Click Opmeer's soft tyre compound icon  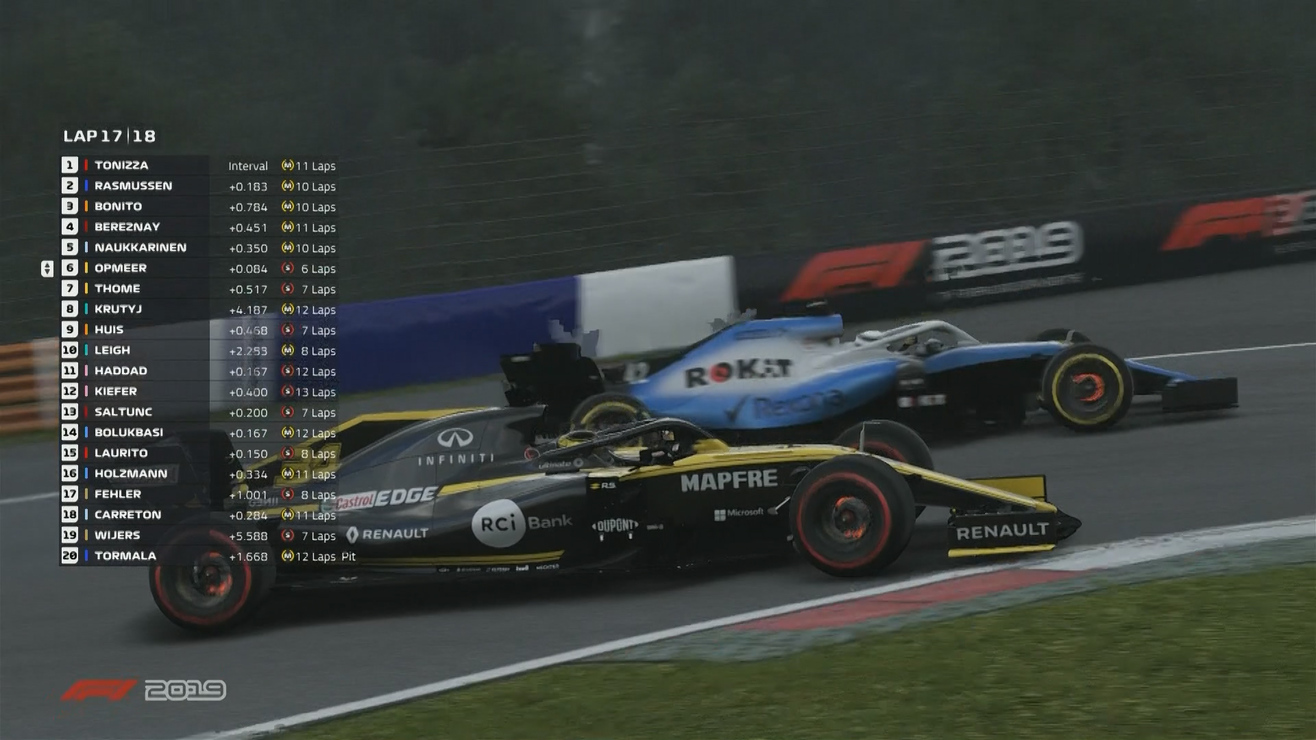(x=290, y=267)
